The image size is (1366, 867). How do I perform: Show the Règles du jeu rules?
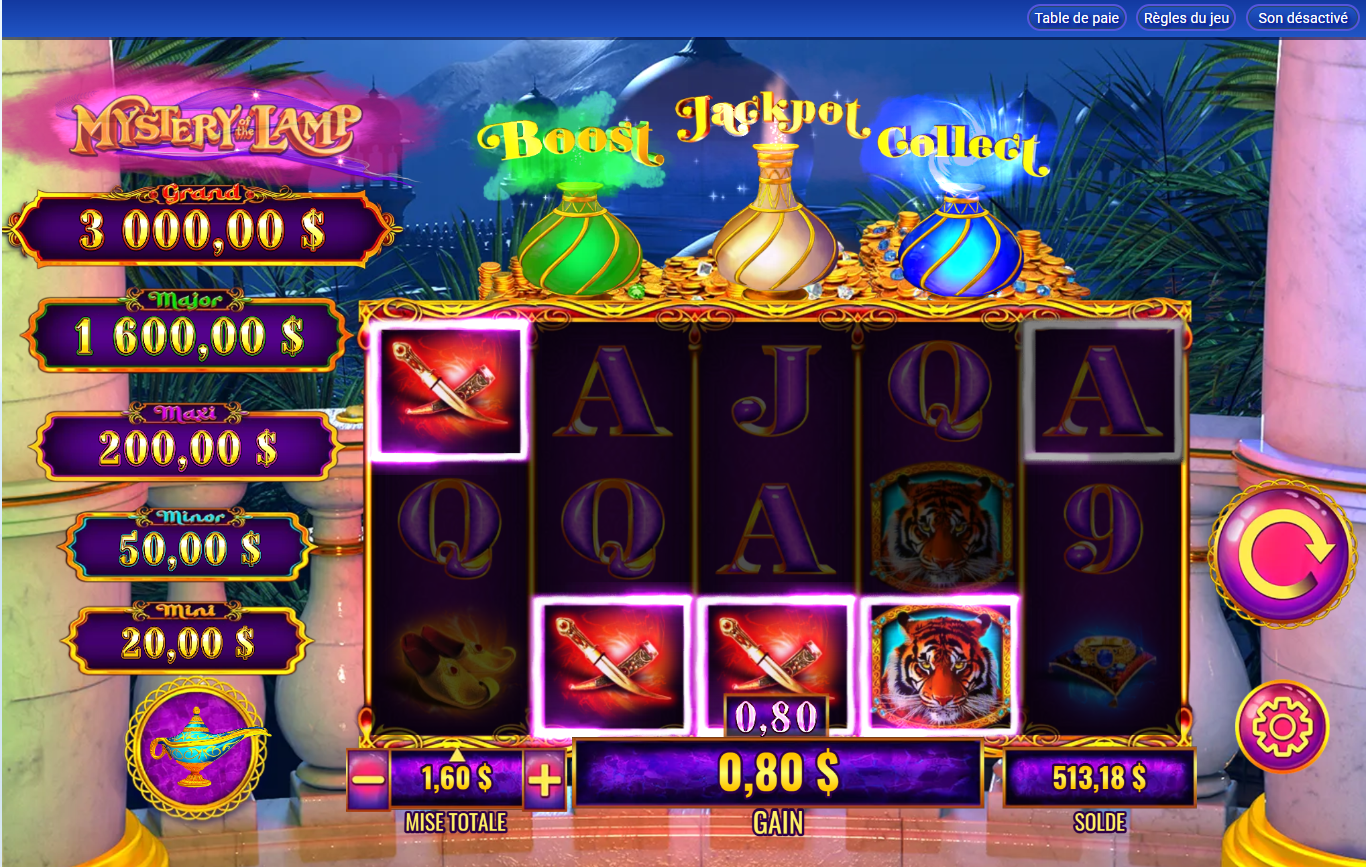coord(1185,18)
